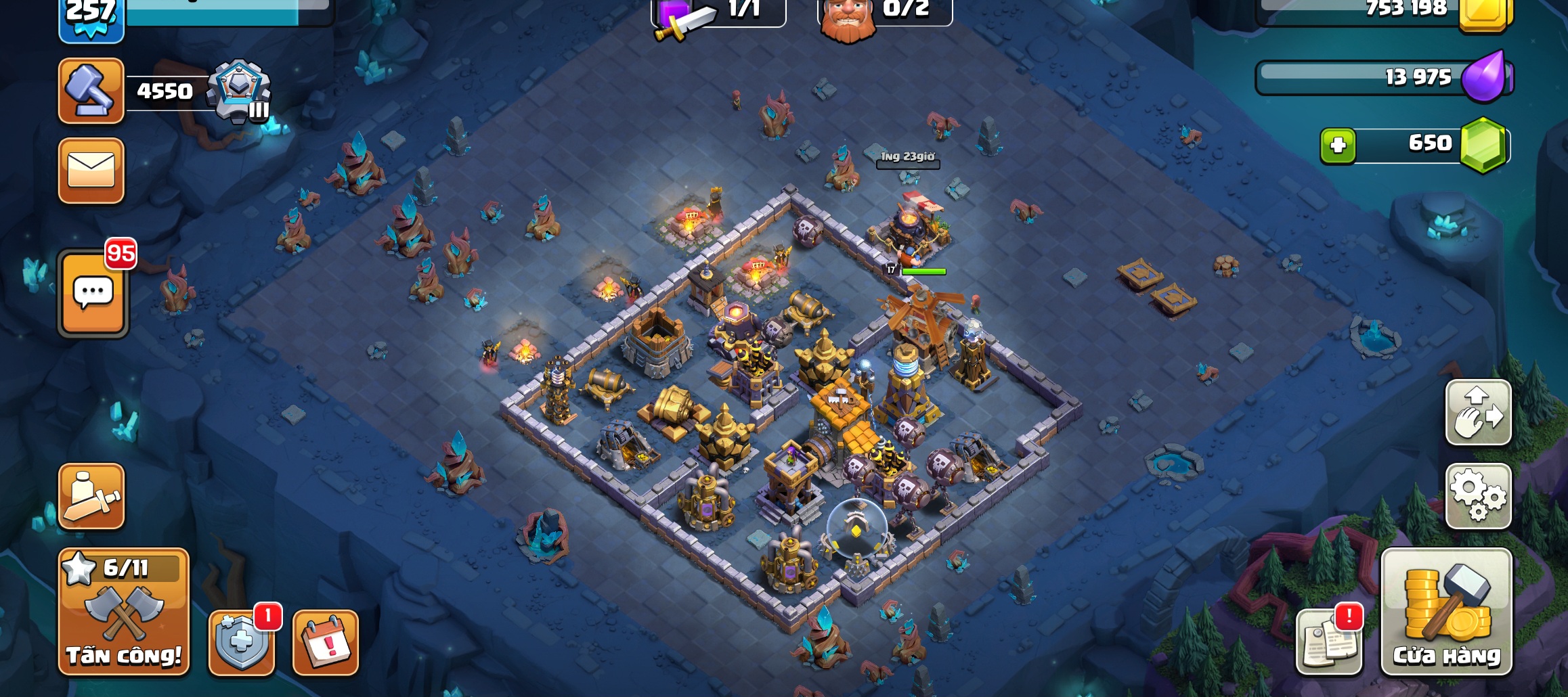Viewport: 1568px width, 697px height.
Task: Open the Cửa Hàng shop
Action: pos(1446,612)
